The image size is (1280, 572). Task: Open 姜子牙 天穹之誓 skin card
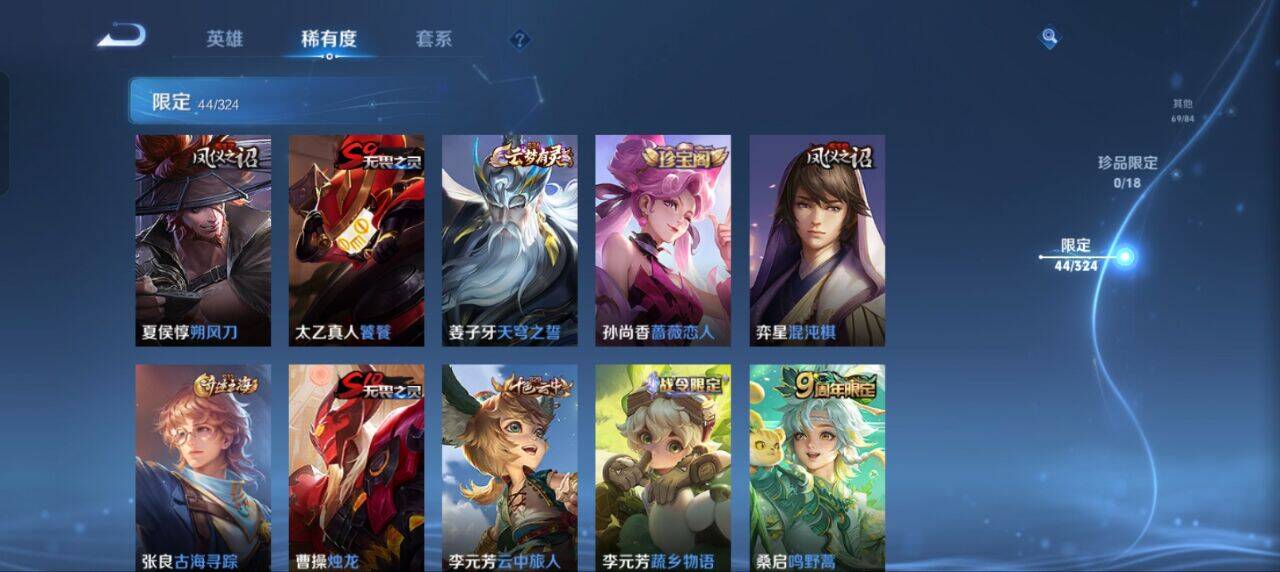(510, 240)
